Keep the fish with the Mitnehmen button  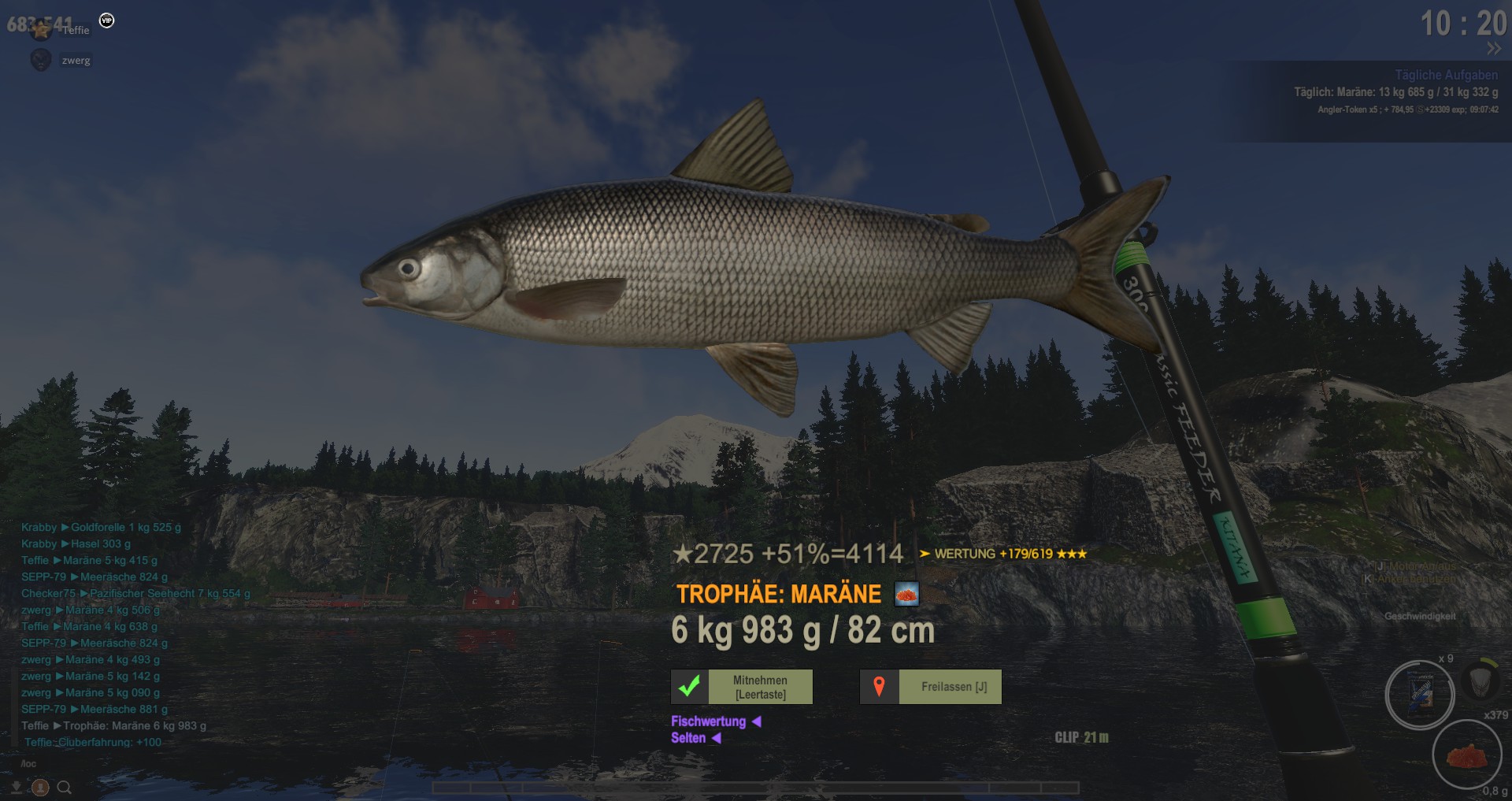coord(760,687)
